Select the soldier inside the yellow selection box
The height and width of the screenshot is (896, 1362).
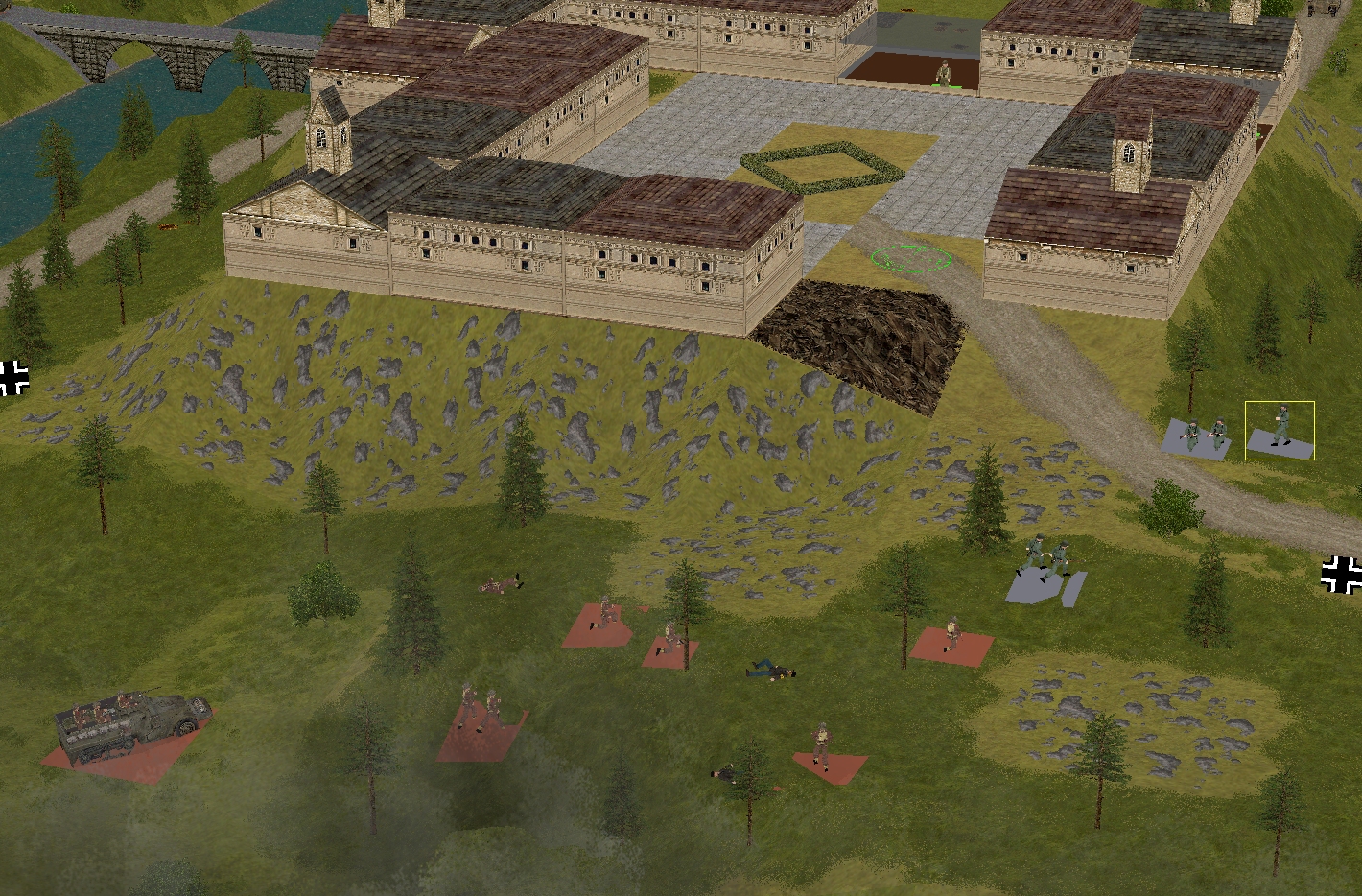[x=1280, y=427]
